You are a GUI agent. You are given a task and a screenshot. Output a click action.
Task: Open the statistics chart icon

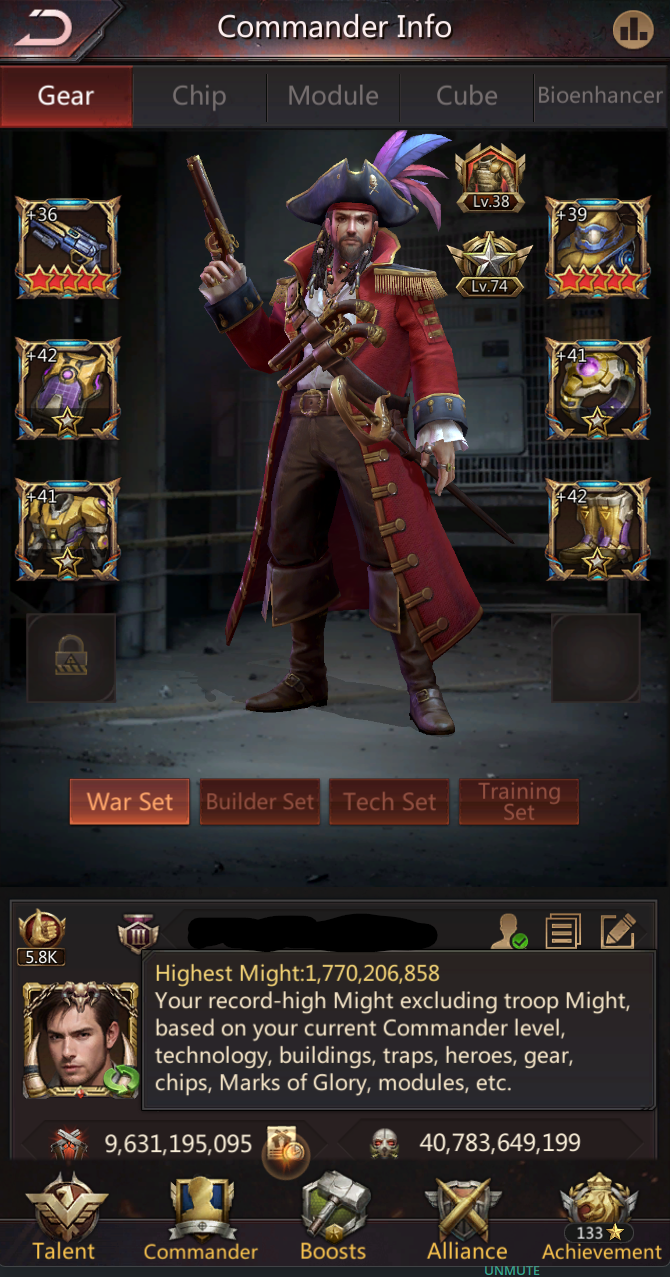[632, 29]
